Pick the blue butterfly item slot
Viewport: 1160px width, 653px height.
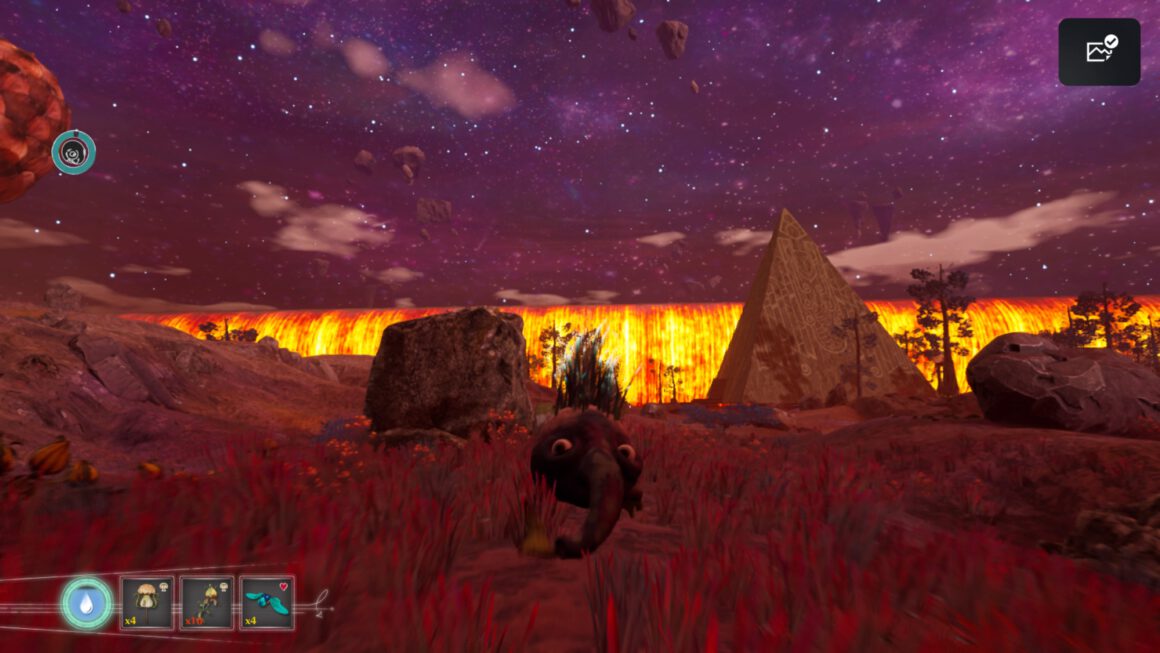pyautogui.click(x=267, y=603)
